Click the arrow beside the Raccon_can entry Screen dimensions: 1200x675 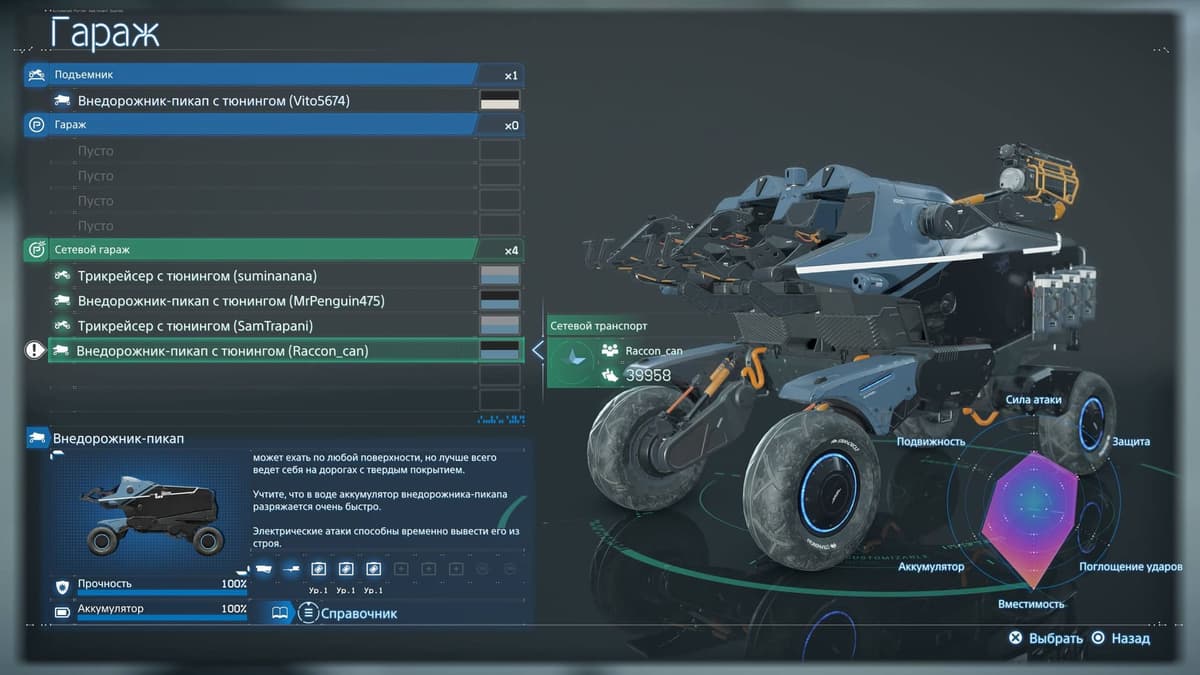pyautogui.click(x=538, y=351)
